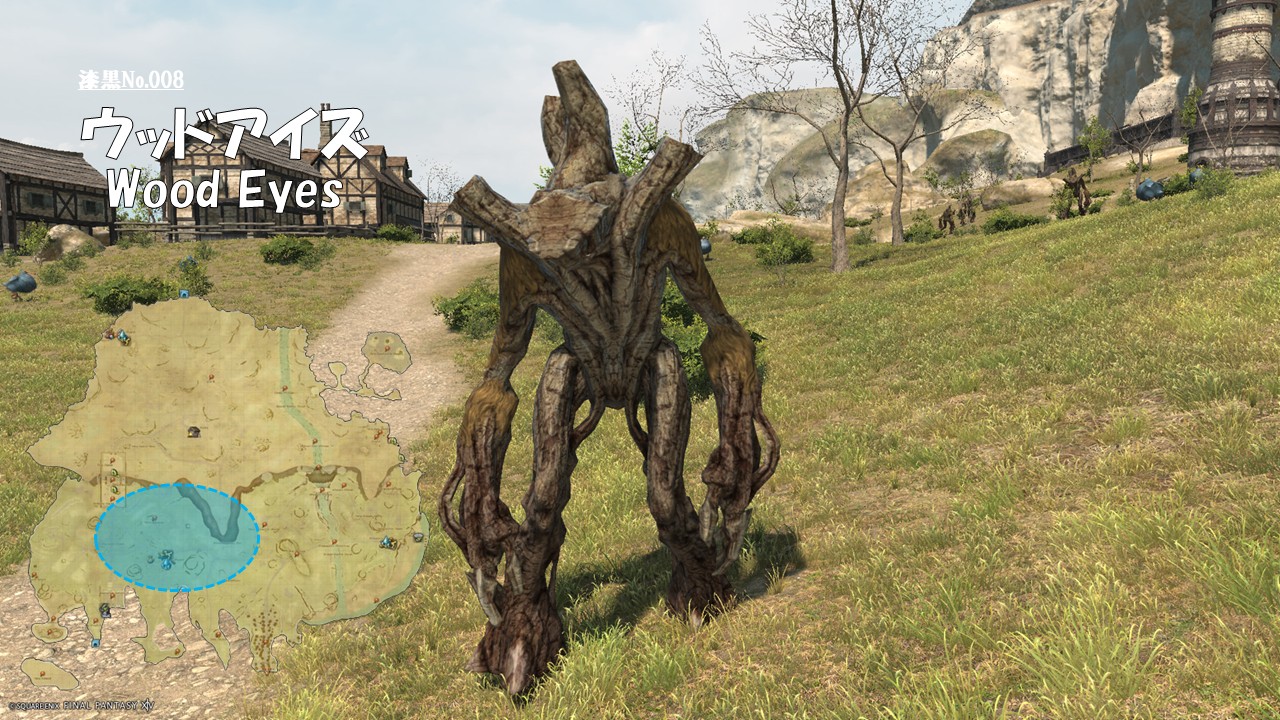This screenshot has width=1280, height=720.
Task: Click the blue highlighted zone on the map
Action: (x=177, y=538)
